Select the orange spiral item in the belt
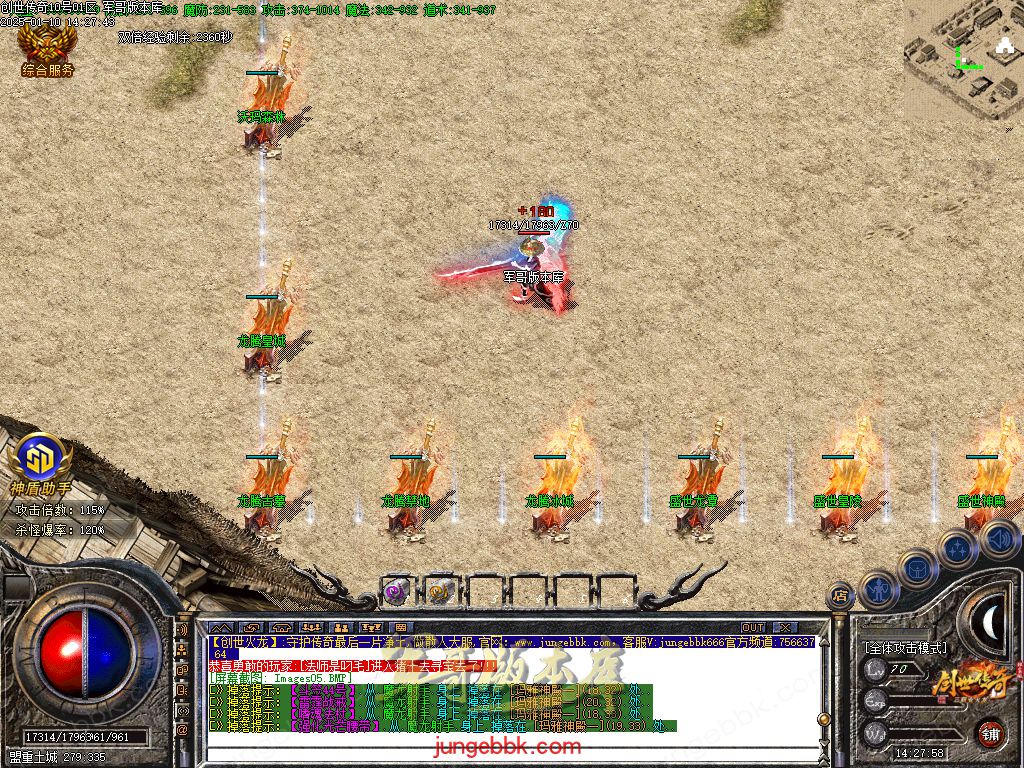The height and width of the screenshot is (768, 1024). [x=439, y=591]
